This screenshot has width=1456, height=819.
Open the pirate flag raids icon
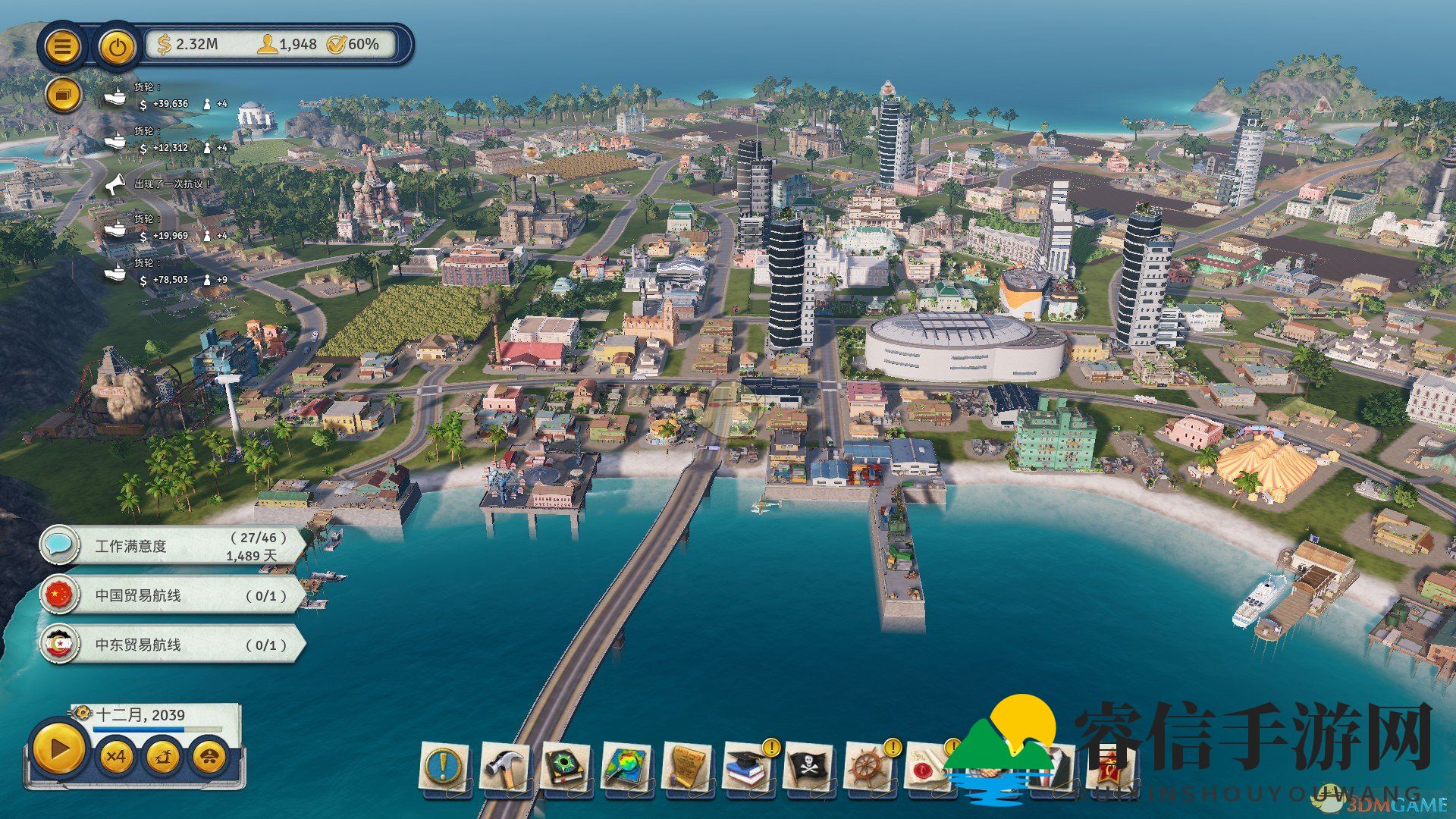808,767
